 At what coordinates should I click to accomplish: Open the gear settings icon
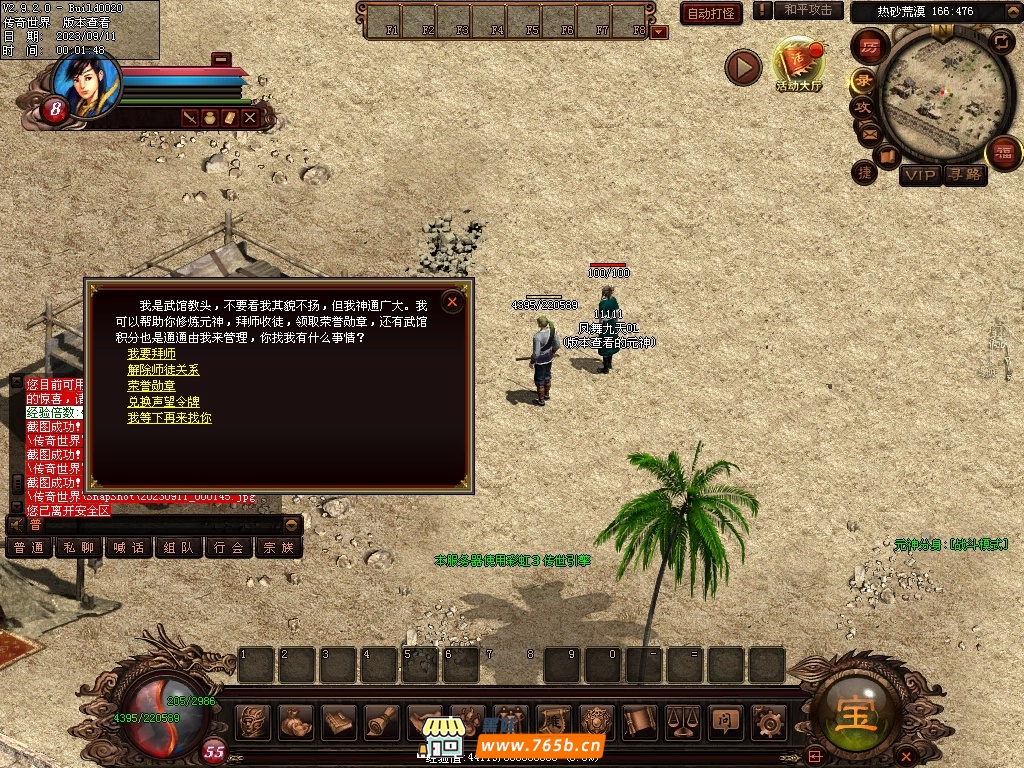coord(768,721)
